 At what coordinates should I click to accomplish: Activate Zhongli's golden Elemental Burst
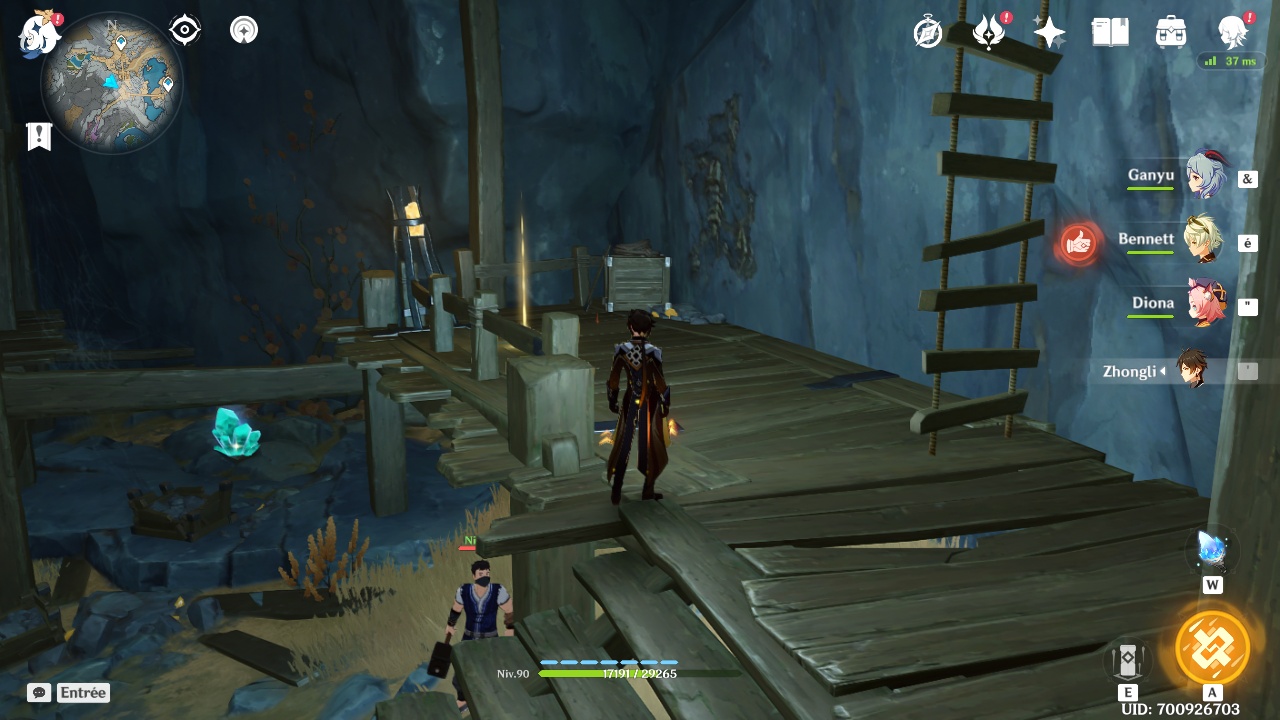click(1212, 647)
